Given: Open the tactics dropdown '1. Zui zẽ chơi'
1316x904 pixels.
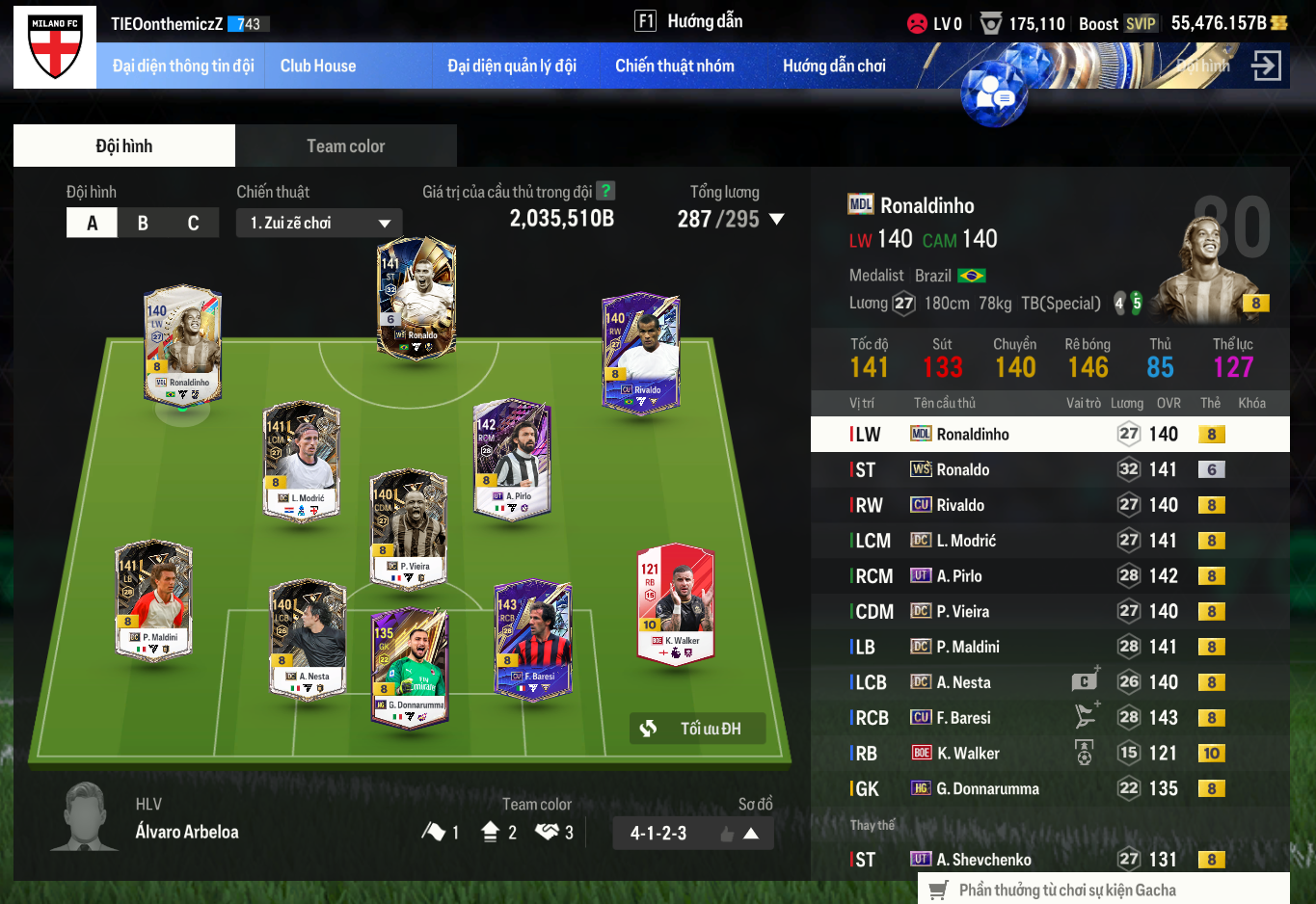Looking at the screenshot, I should coord(319,223).
